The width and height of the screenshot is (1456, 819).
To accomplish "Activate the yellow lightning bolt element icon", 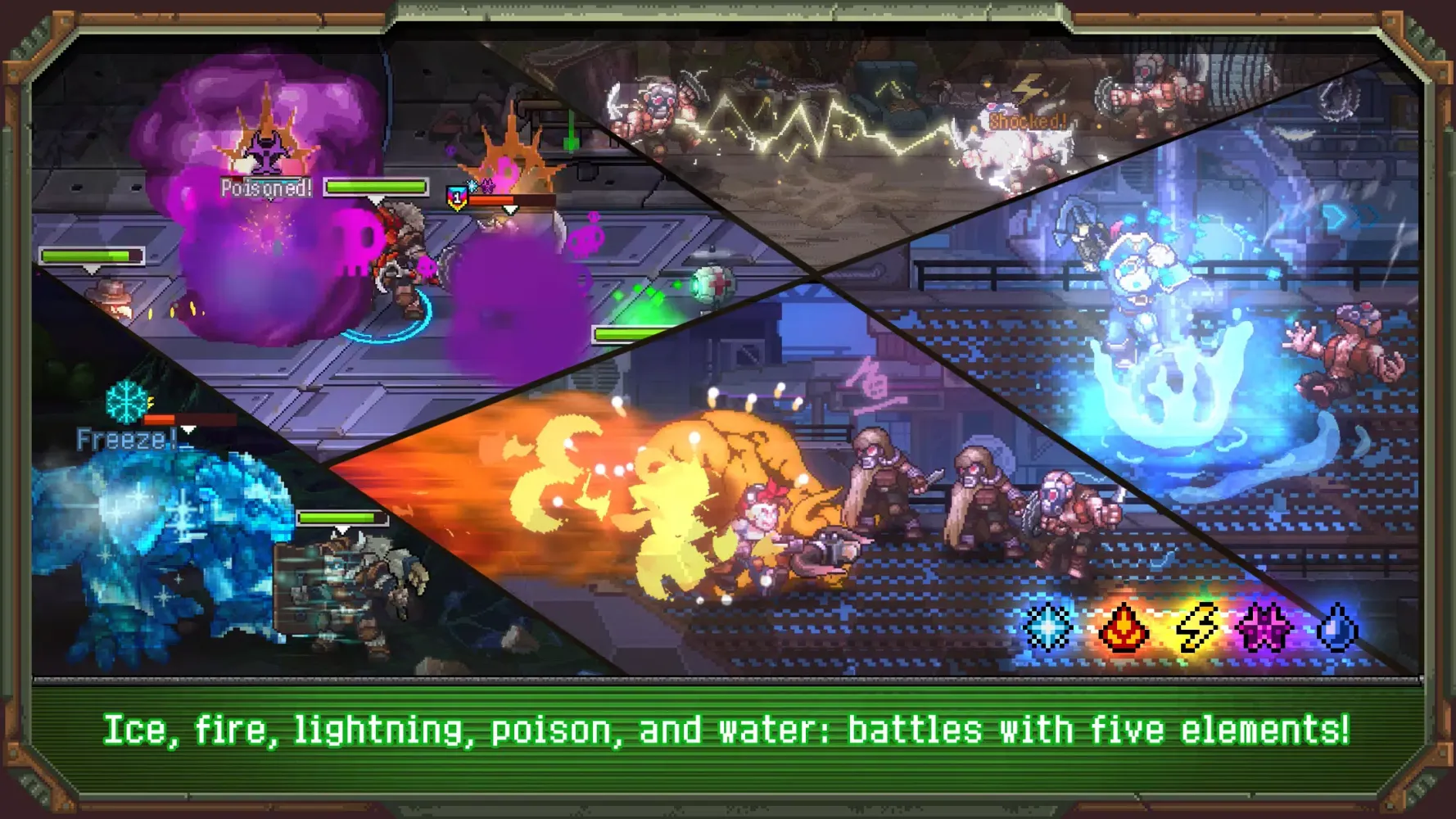I will 1195,628.
